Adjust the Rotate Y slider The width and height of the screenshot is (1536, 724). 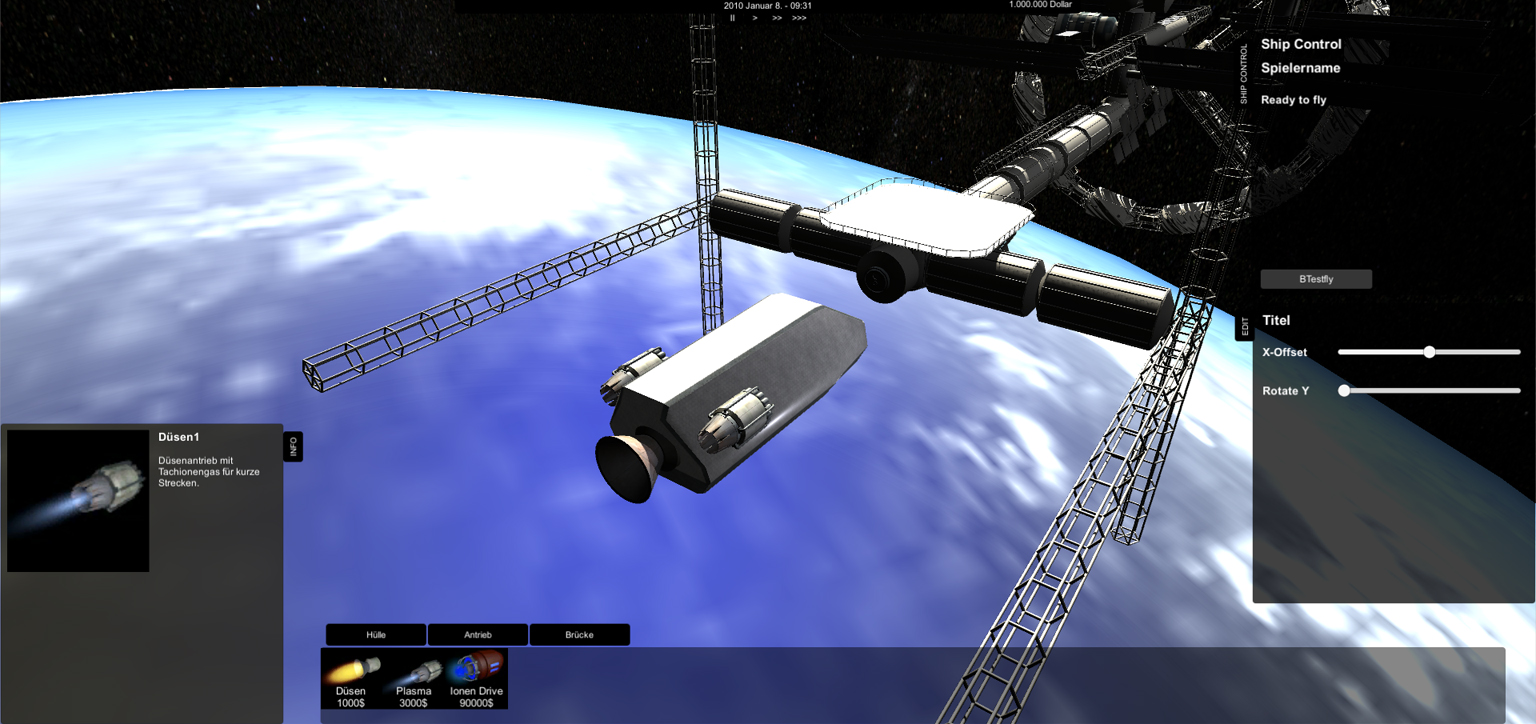[x=1344, y=391]
